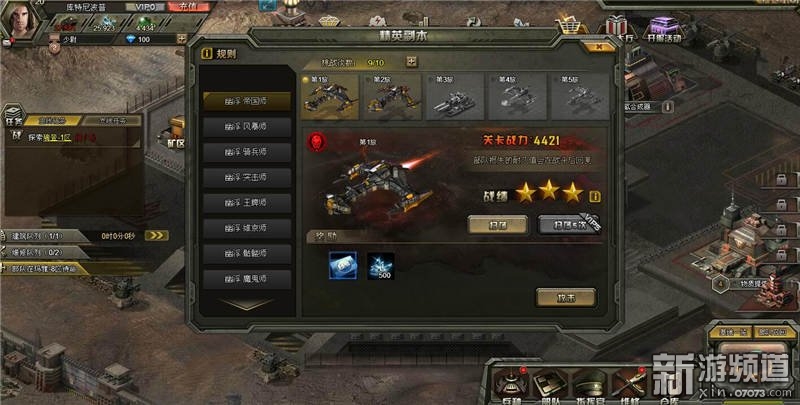Show the star rating info icon
The image size is (800, 405).
pos(595,196)
